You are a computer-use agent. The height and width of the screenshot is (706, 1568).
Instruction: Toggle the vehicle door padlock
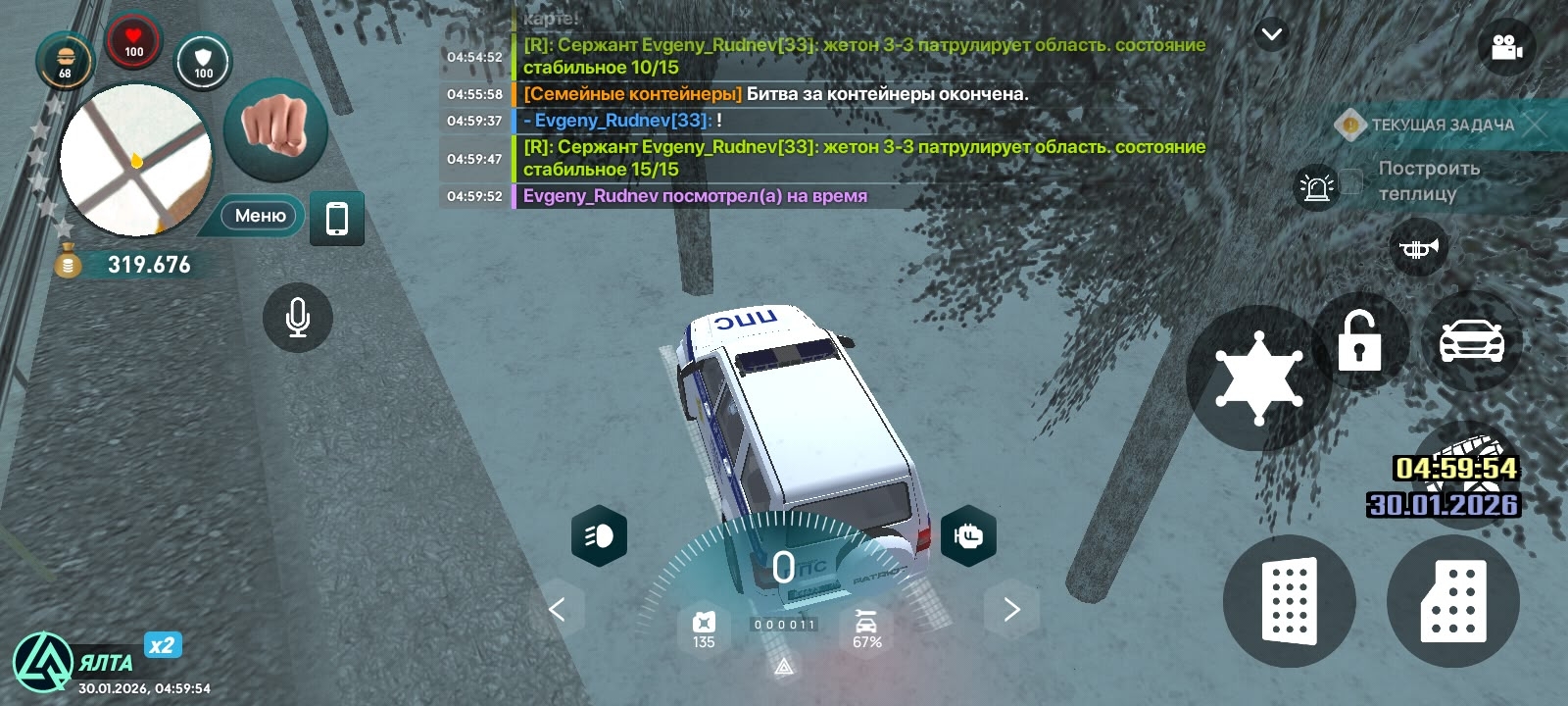1359,340
